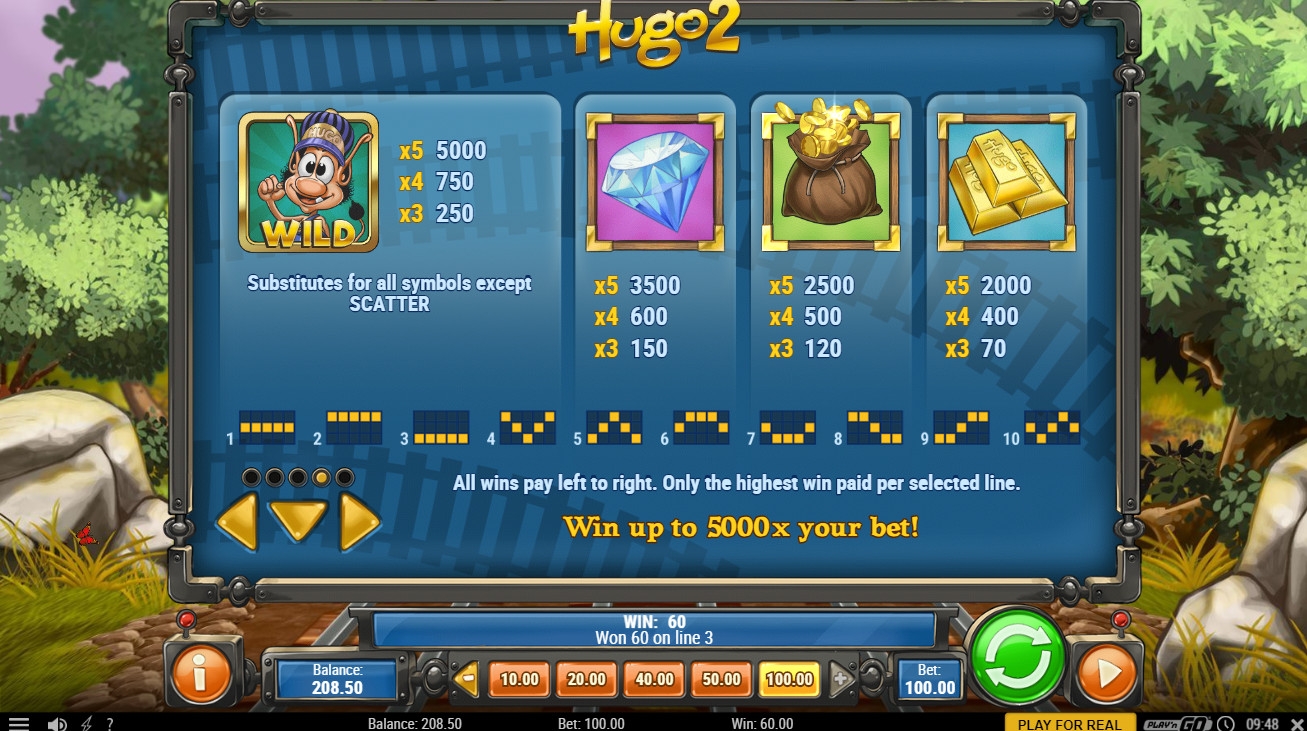Screen dimensions: 1307x731
Task: Set the bet to 40.00
Action: click(654, 680)
